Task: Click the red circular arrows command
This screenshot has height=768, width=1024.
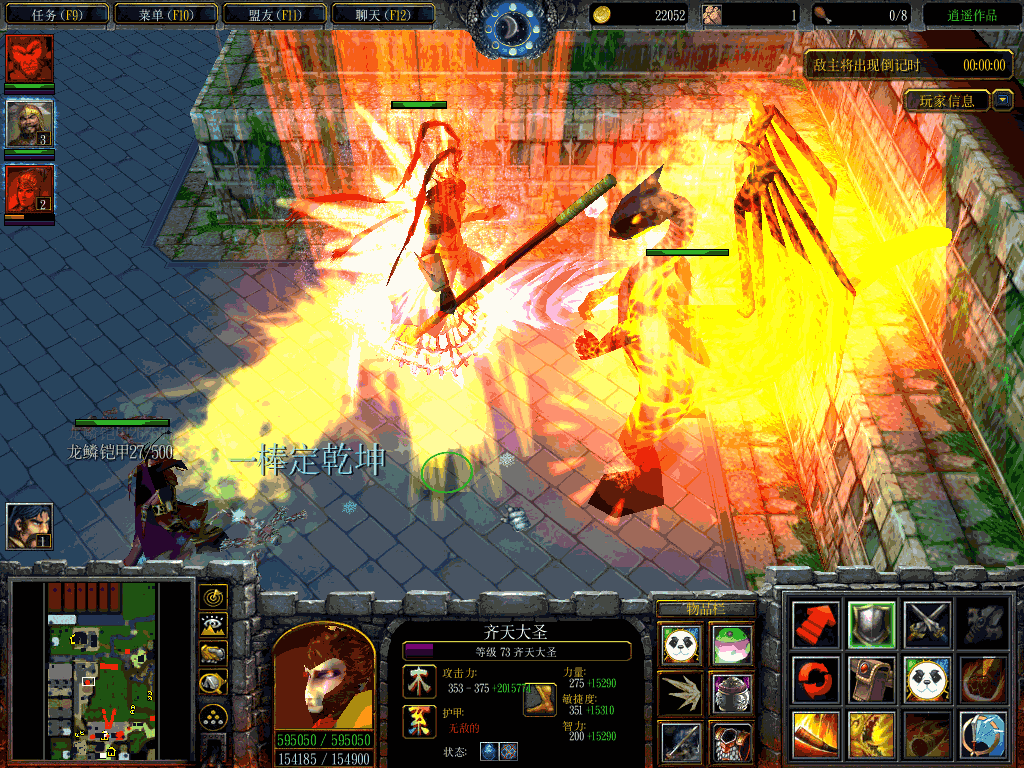Action: (814, 679)
